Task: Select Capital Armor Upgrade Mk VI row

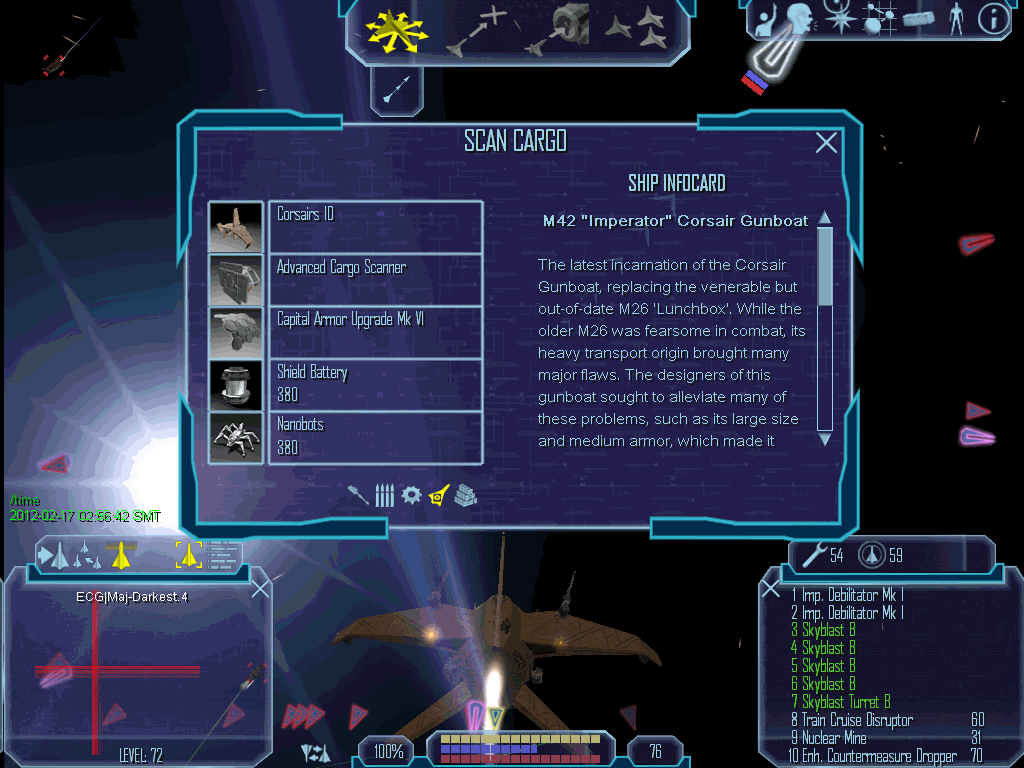Action: coord(375,331)
